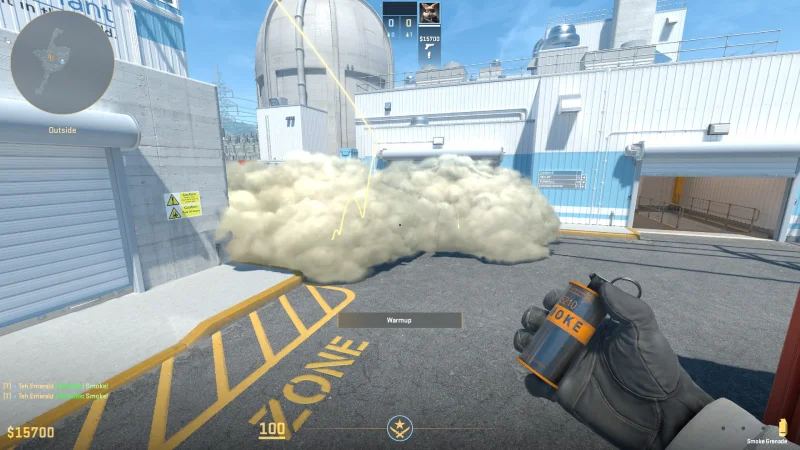Select the player avatar portrait
This screenshot has height=450, width=800.
click(429, 13)
